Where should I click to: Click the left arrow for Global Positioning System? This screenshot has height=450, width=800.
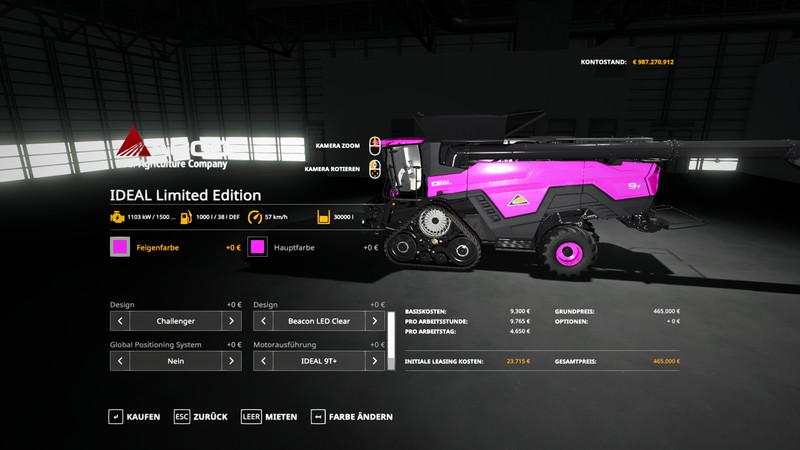coord(120,362)
